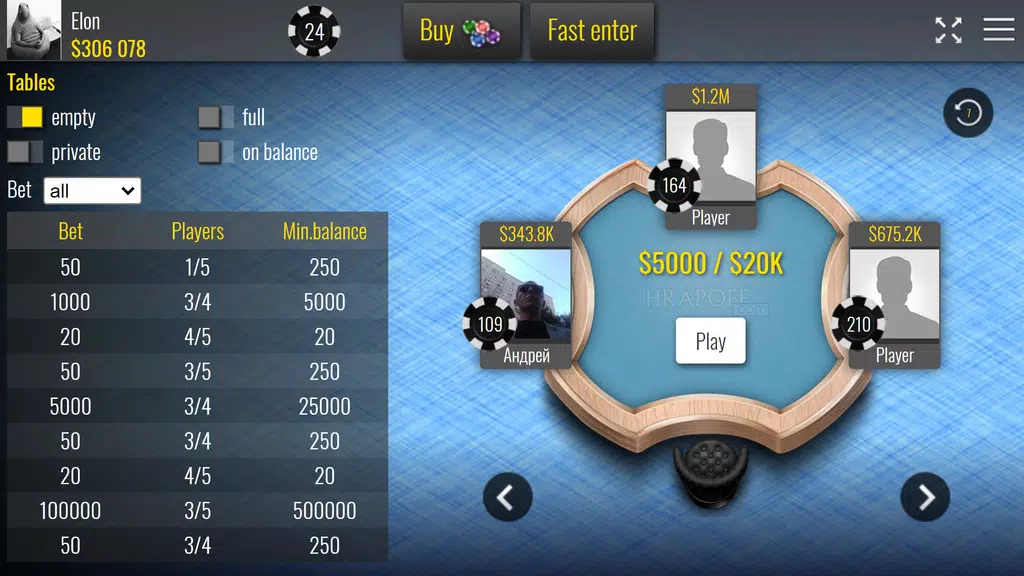Toggle the private tables filter
Viewport: 1024px width, 576px height.
click(25, 152)
